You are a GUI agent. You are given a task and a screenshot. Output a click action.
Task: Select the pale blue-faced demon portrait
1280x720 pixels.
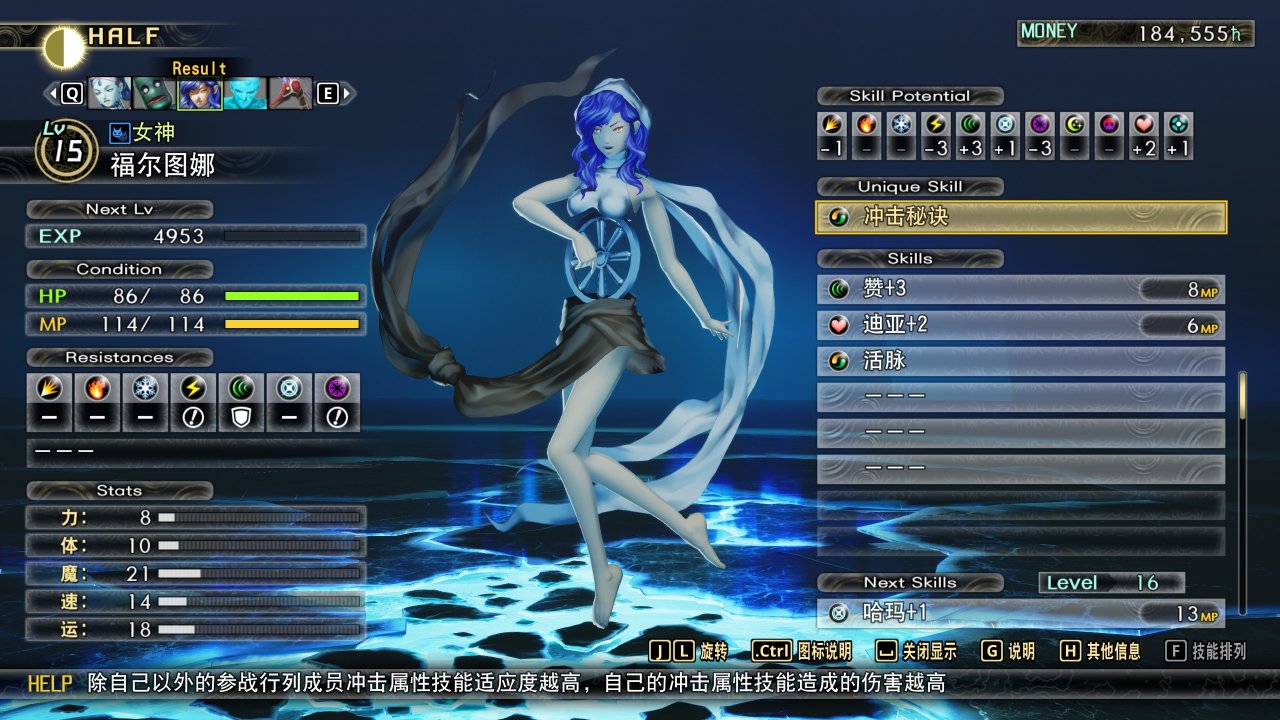109,94
